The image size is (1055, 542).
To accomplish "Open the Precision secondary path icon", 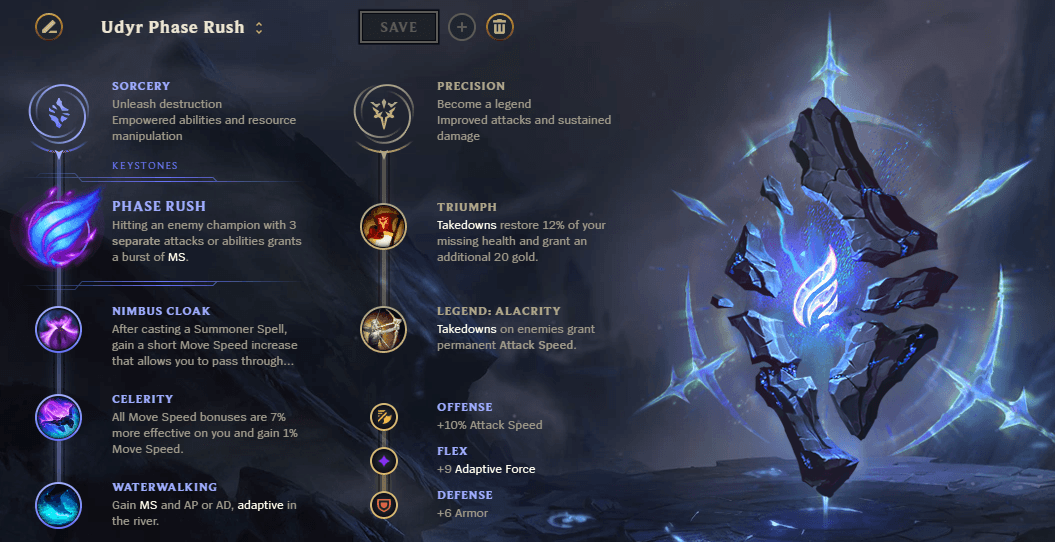I will tap(383, 112).
